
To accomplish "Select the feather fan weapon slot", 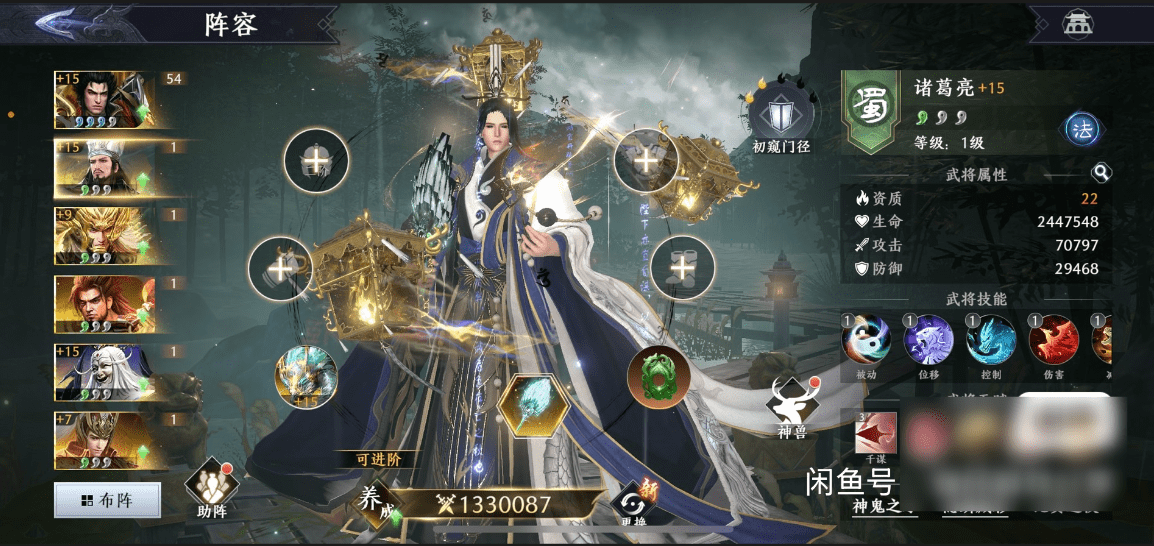I will tap(533, 407).
